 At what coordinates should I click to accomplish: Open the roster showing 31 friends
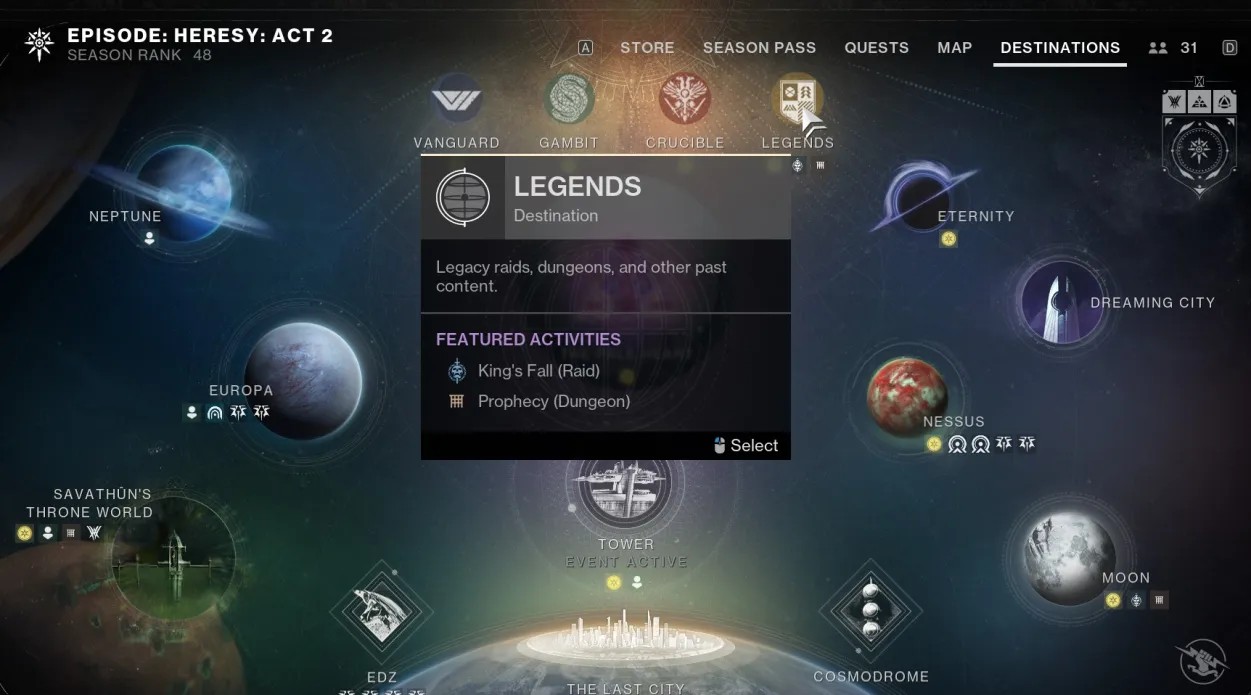click(1173, 47)
